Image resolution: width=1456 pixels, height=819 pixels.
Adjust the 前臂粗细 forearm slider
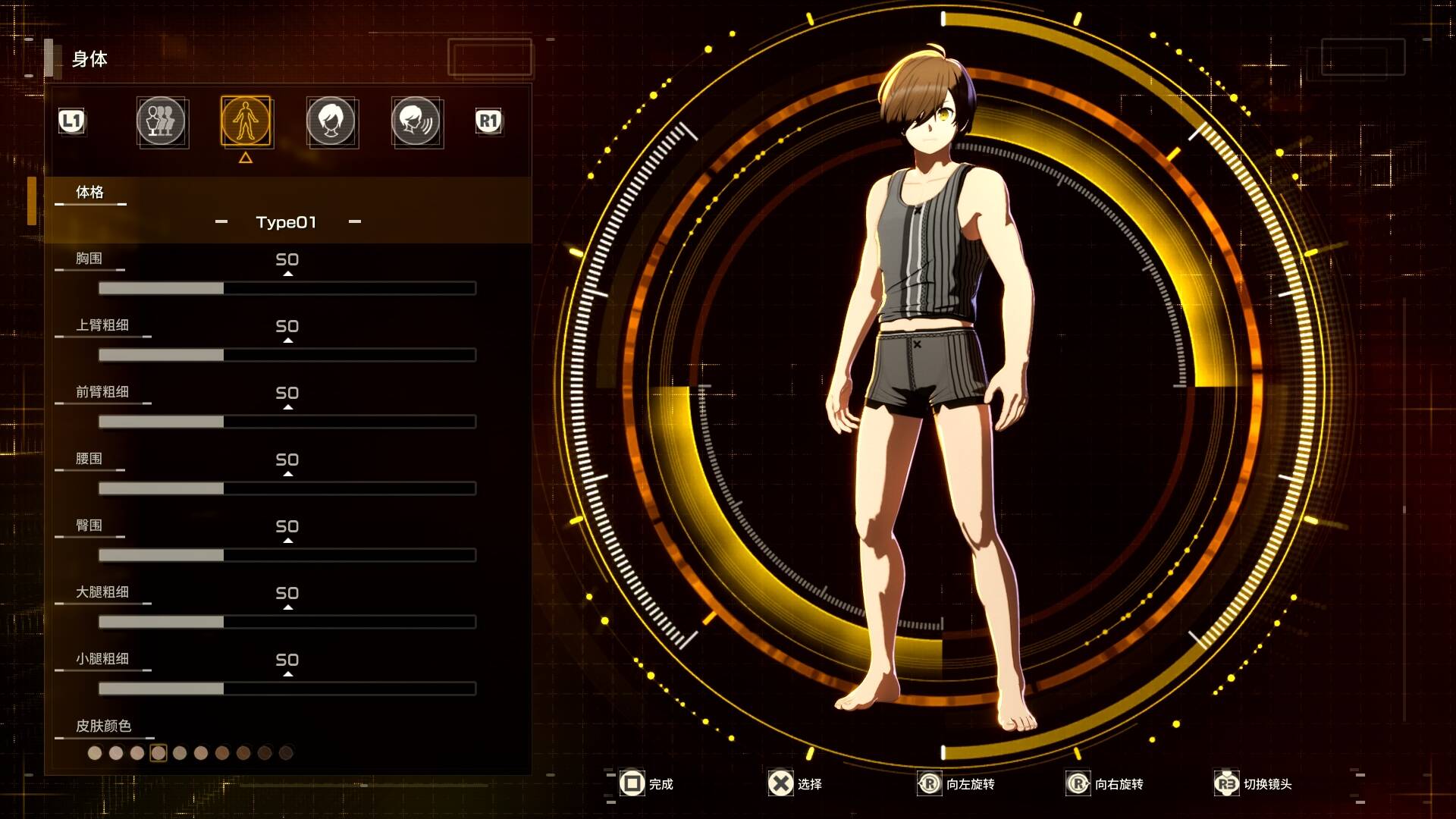coord(287,422)
